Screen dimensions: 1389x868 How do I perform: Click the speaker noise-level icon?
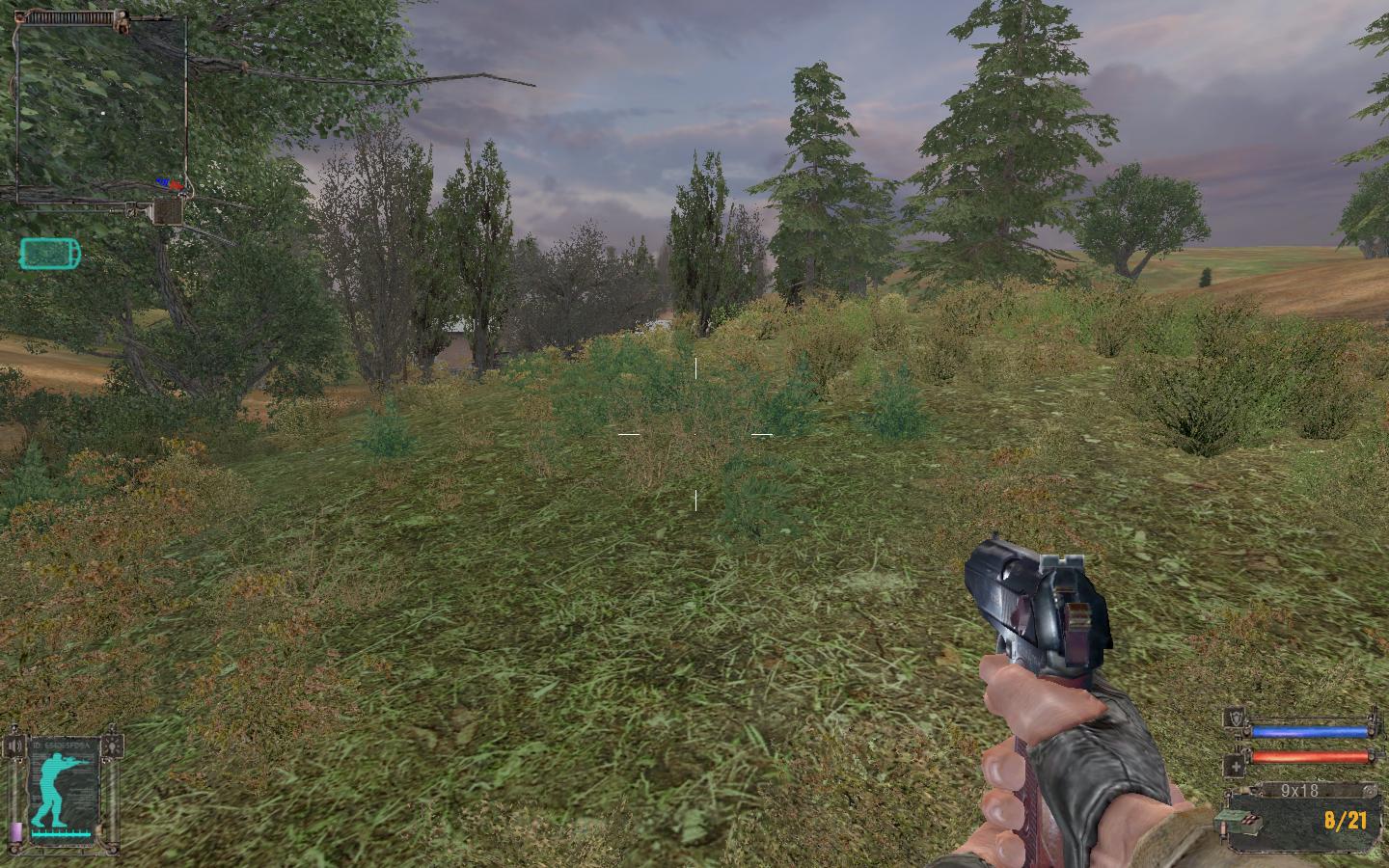[14, 746]
